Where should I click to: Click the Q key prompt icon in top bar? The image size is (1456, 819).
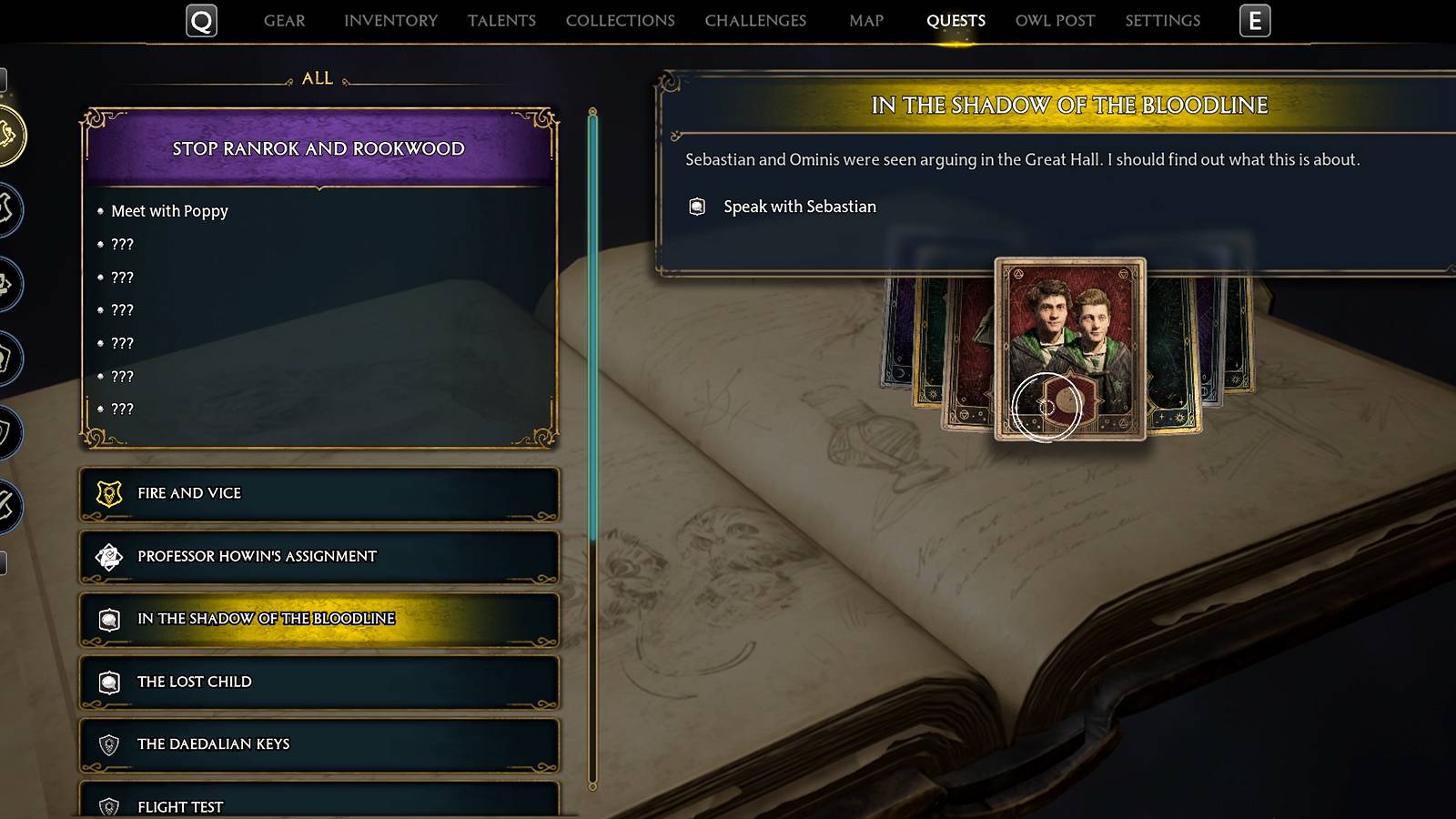point(203,20)
